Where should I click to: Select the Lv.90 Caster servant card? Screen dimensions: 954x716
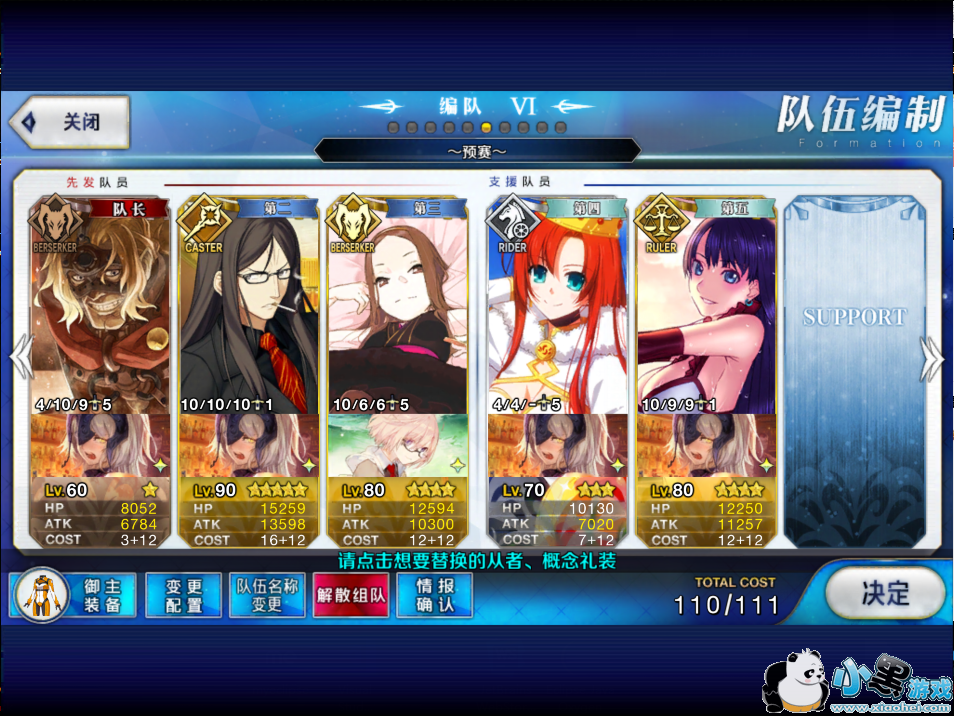click(249, 310)
